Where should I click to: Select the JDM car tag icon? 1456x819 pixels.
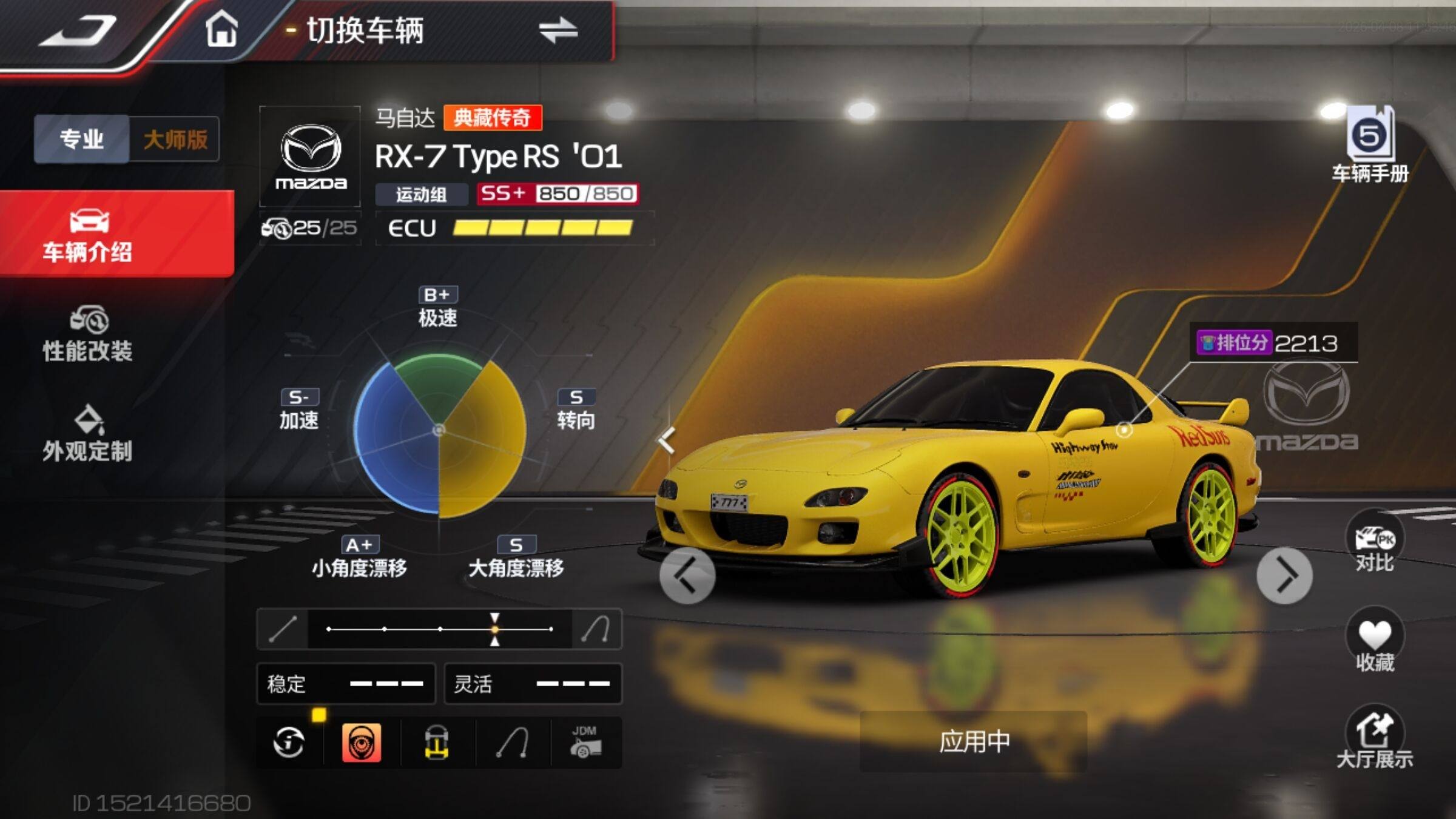coord(585,742)
